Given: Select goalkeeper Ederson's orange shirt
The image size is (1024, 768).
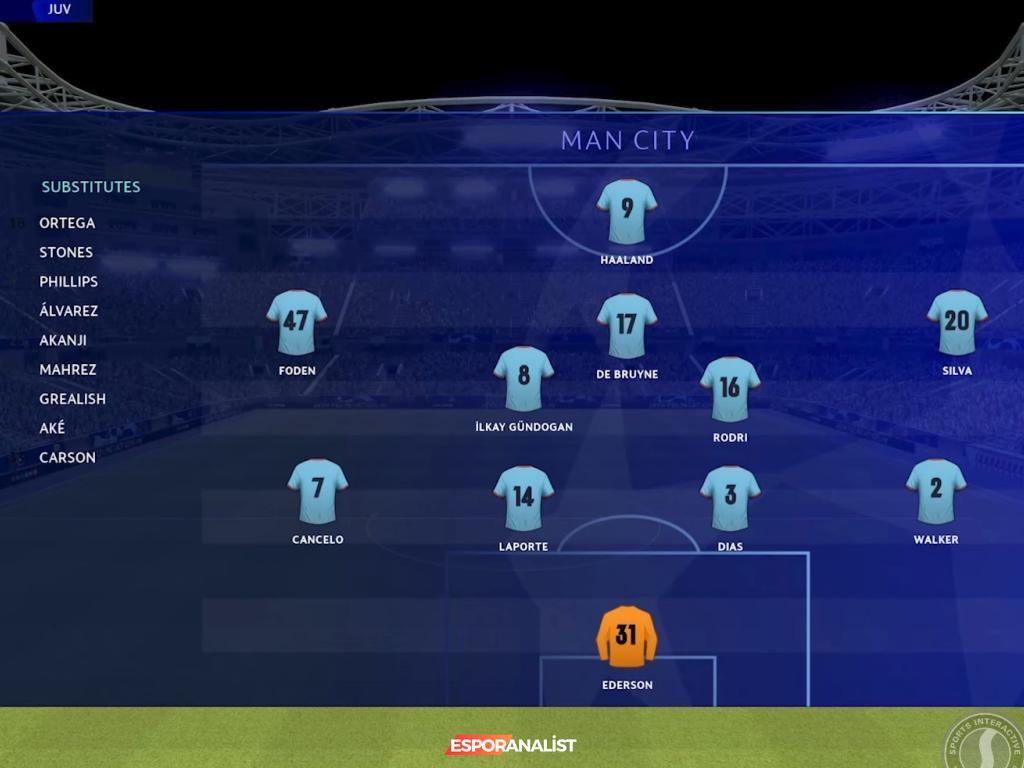Looking at the screenshot, I should [x=627, y=637].
